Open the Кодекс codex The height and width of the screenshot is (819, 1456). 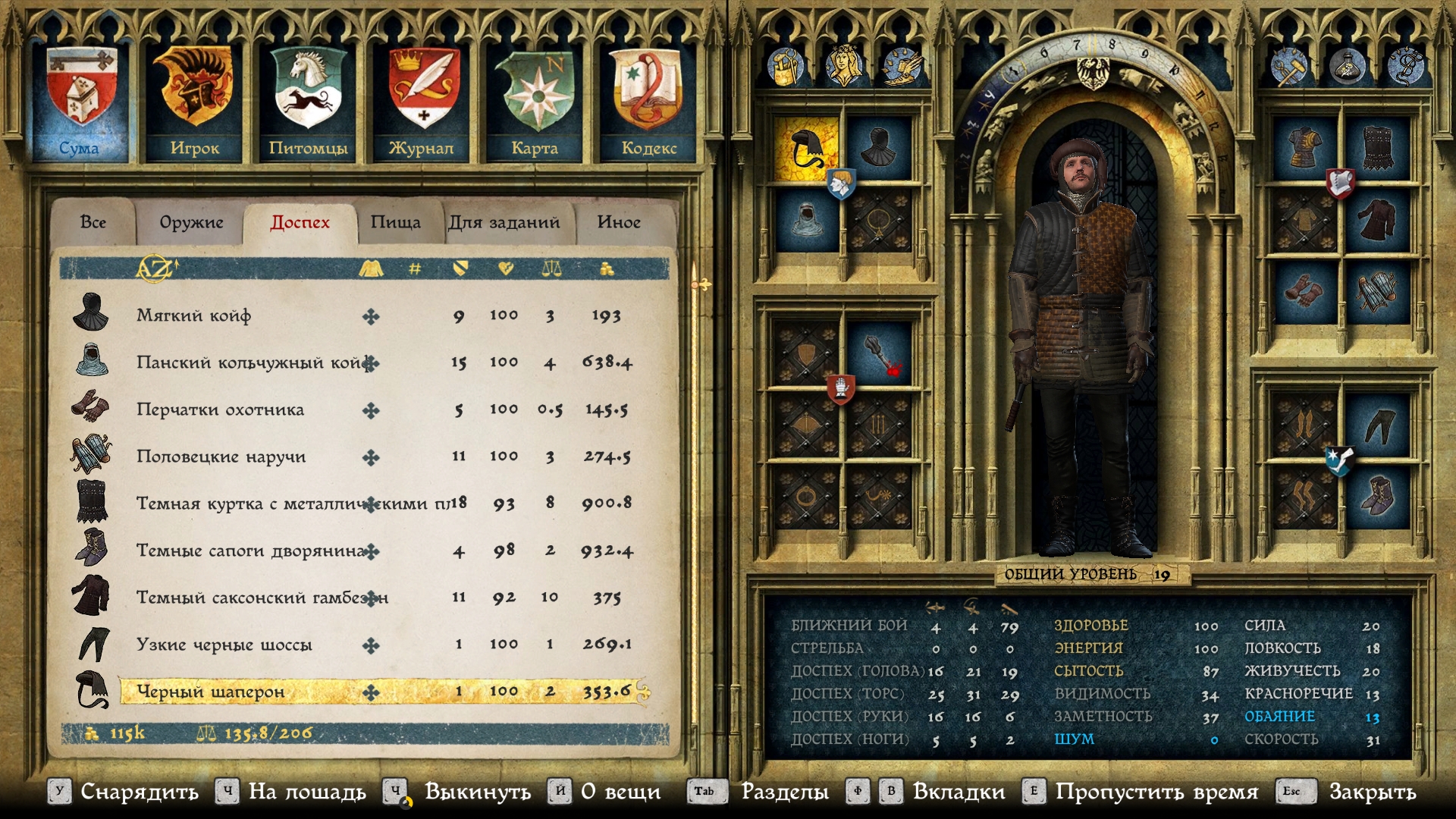click(648, 102)
